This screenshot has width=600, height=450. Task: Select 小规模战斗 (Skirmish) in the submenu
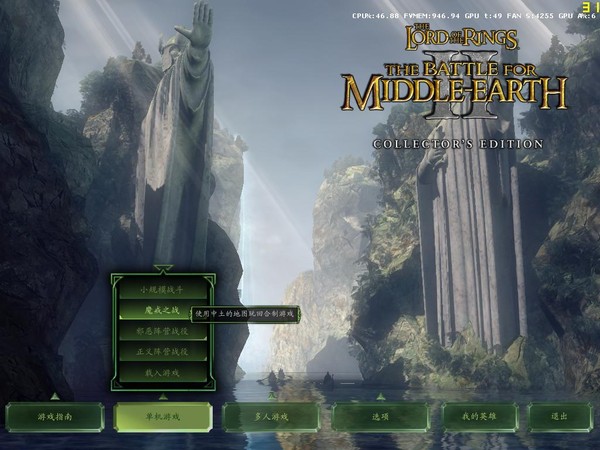163,290
